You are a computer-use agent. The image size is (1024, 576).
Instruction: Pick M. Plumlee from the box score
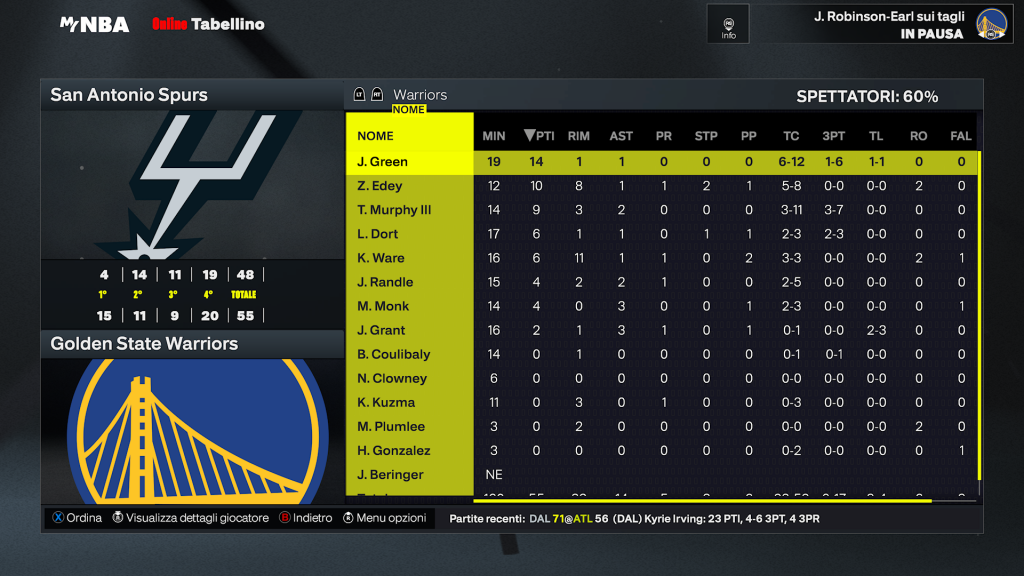tap(391, 426)
